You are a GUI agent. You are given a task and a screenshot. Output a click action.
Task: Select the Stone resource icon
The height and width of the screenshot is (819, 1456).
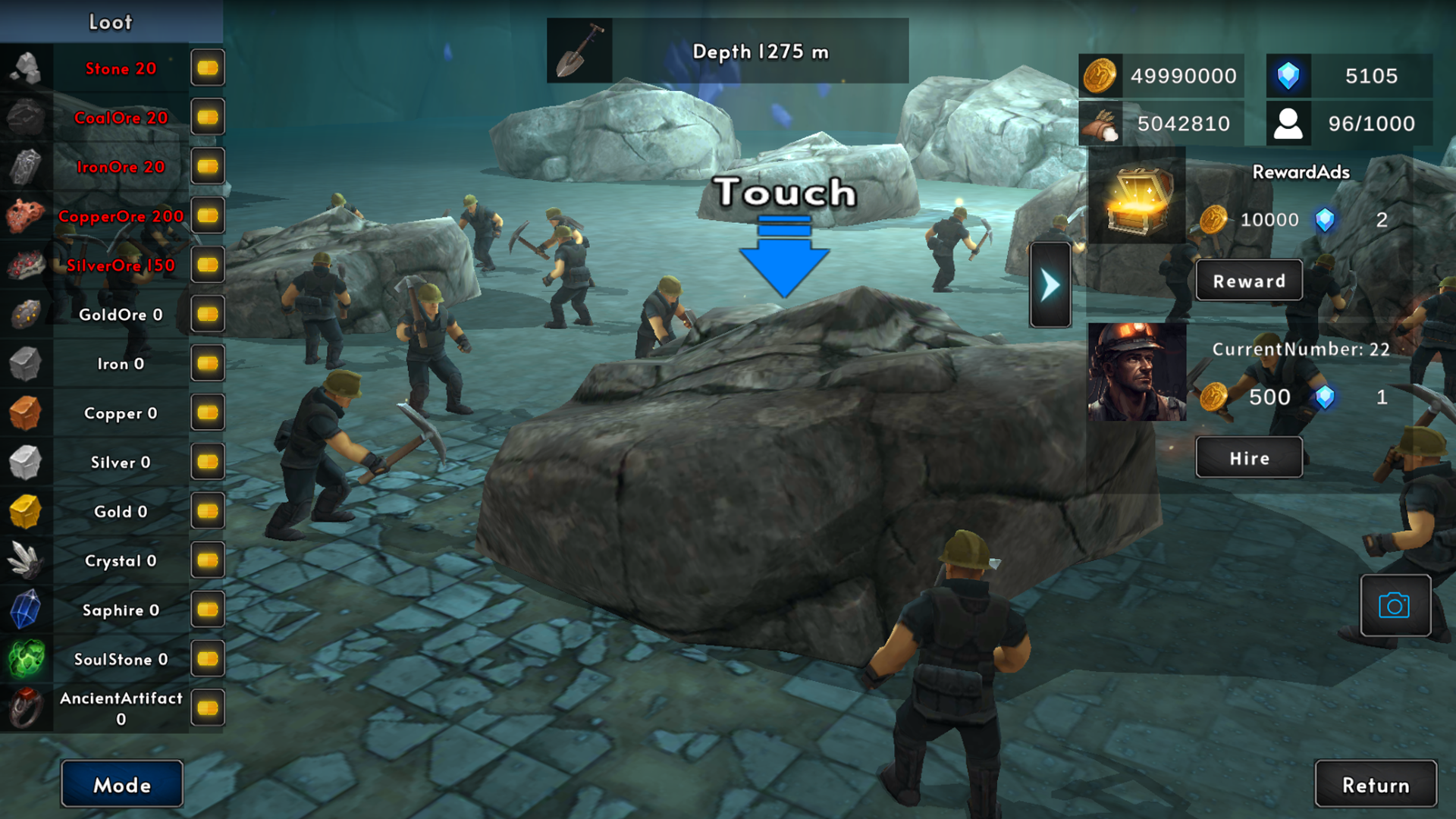[x=26, y=68]
